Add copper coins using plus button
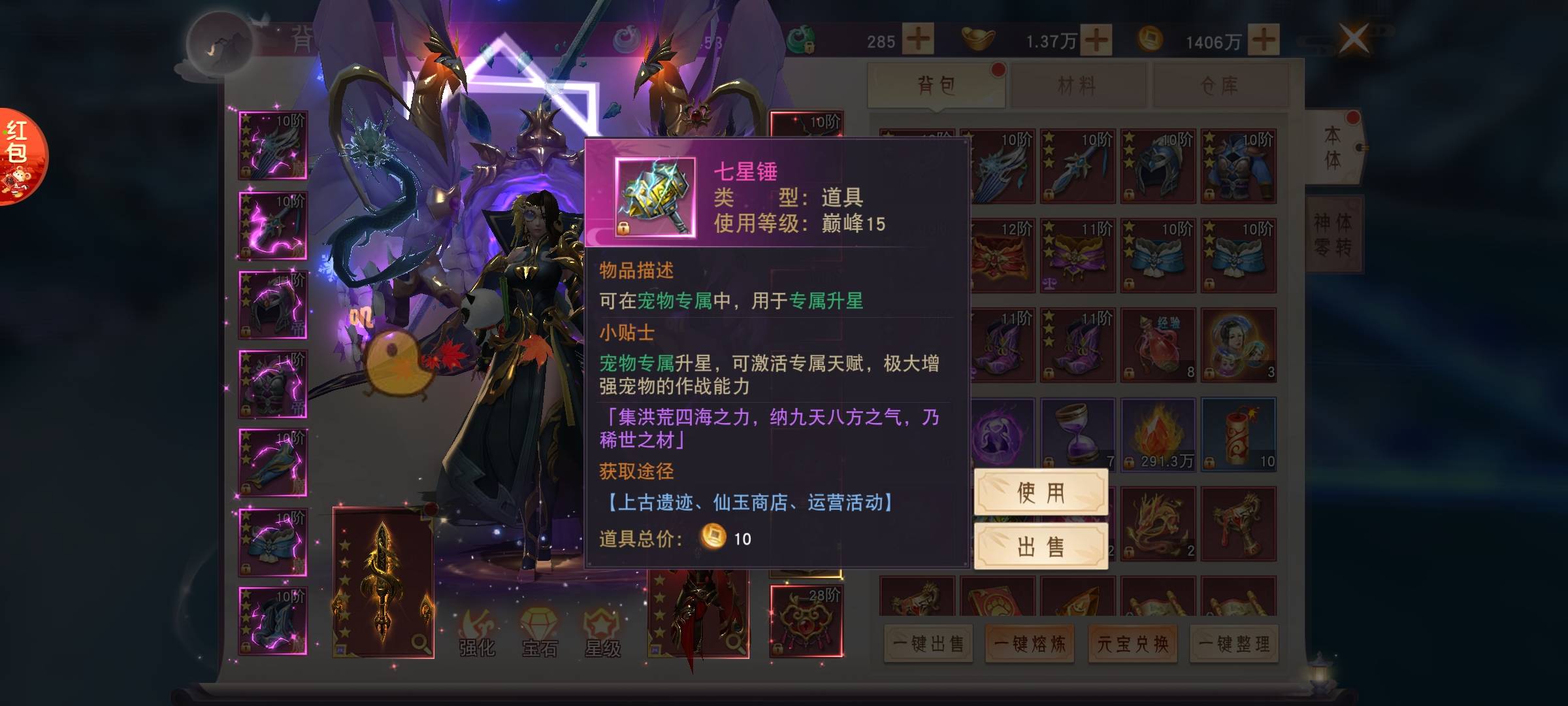The height and width of the screenshot is (706, 1568). (1264, 40)
